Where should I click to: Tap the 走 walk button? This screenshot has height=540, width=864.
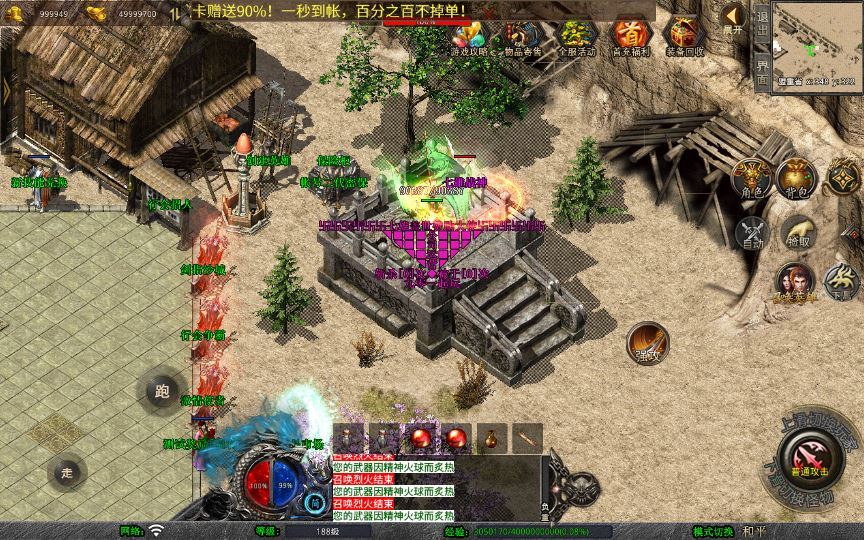click(x=68, y=472)
